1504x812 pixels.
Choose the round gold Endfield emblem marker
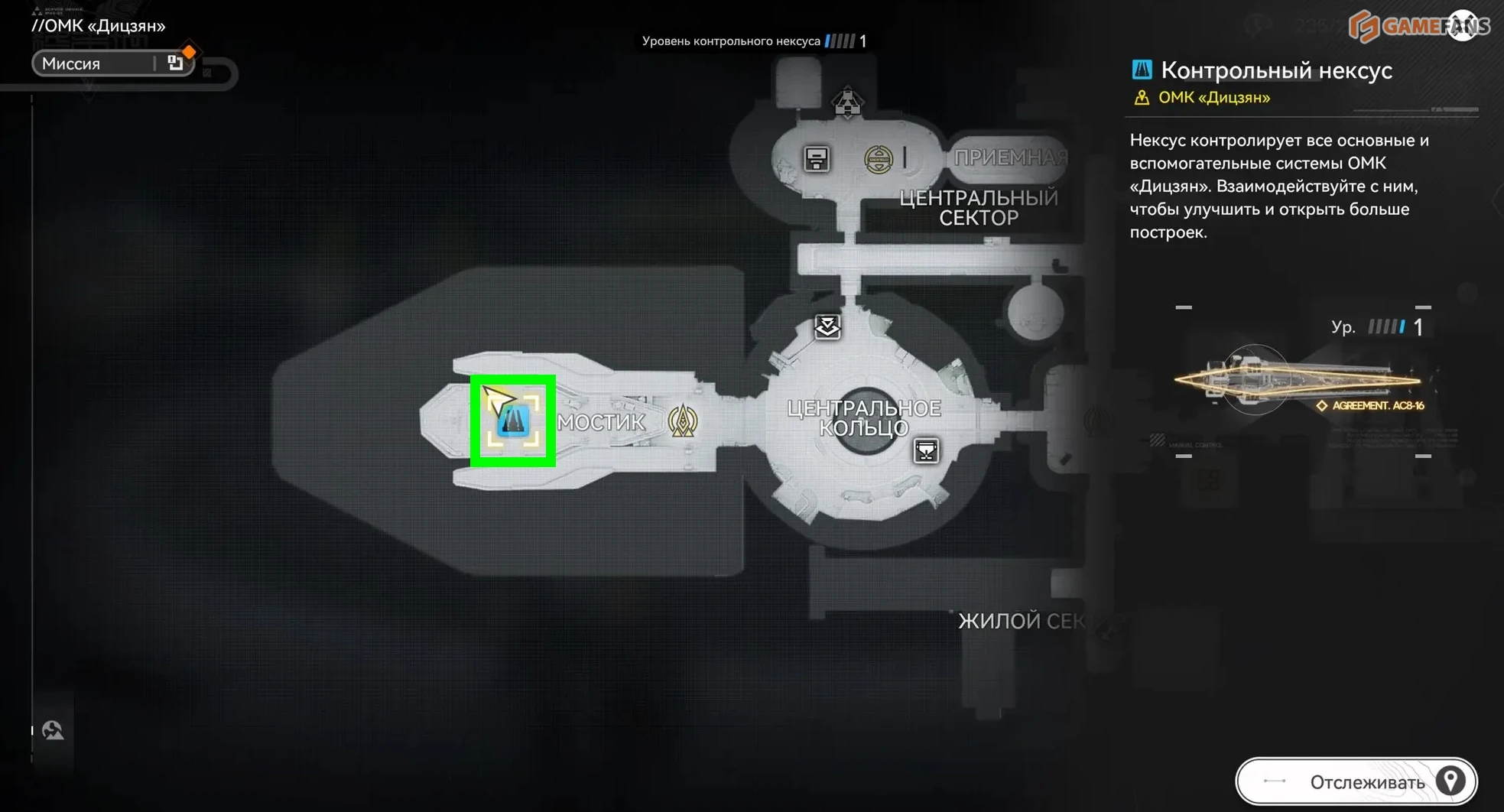(x=878, y=159)
